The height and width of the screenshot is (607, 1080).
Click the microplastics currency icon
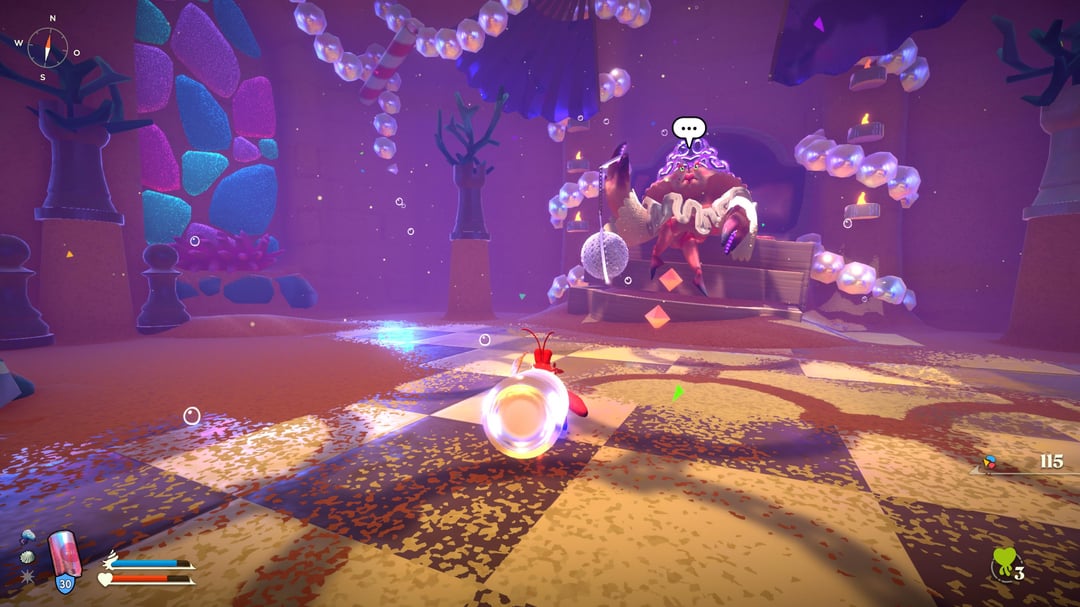[x=991, y=463]
